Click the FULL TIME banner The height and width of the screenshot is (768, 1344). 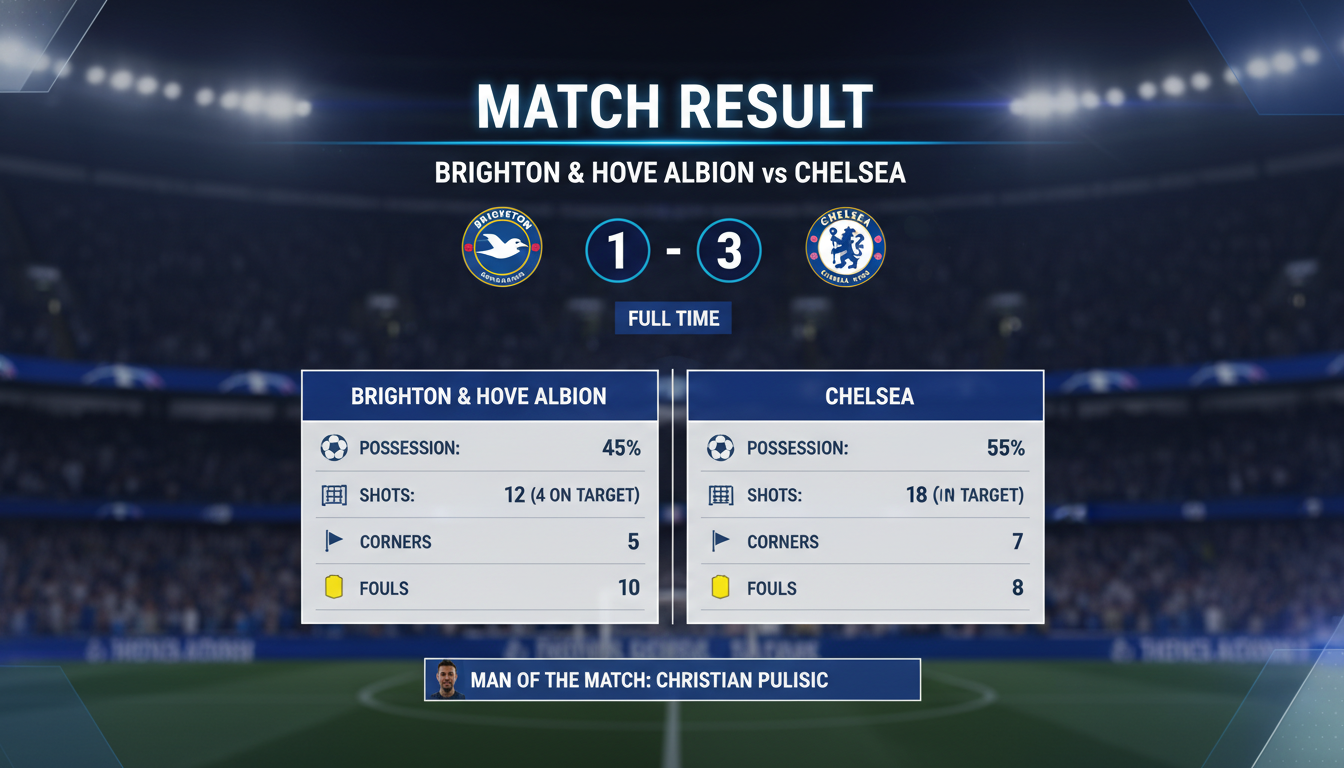point(672,318)
